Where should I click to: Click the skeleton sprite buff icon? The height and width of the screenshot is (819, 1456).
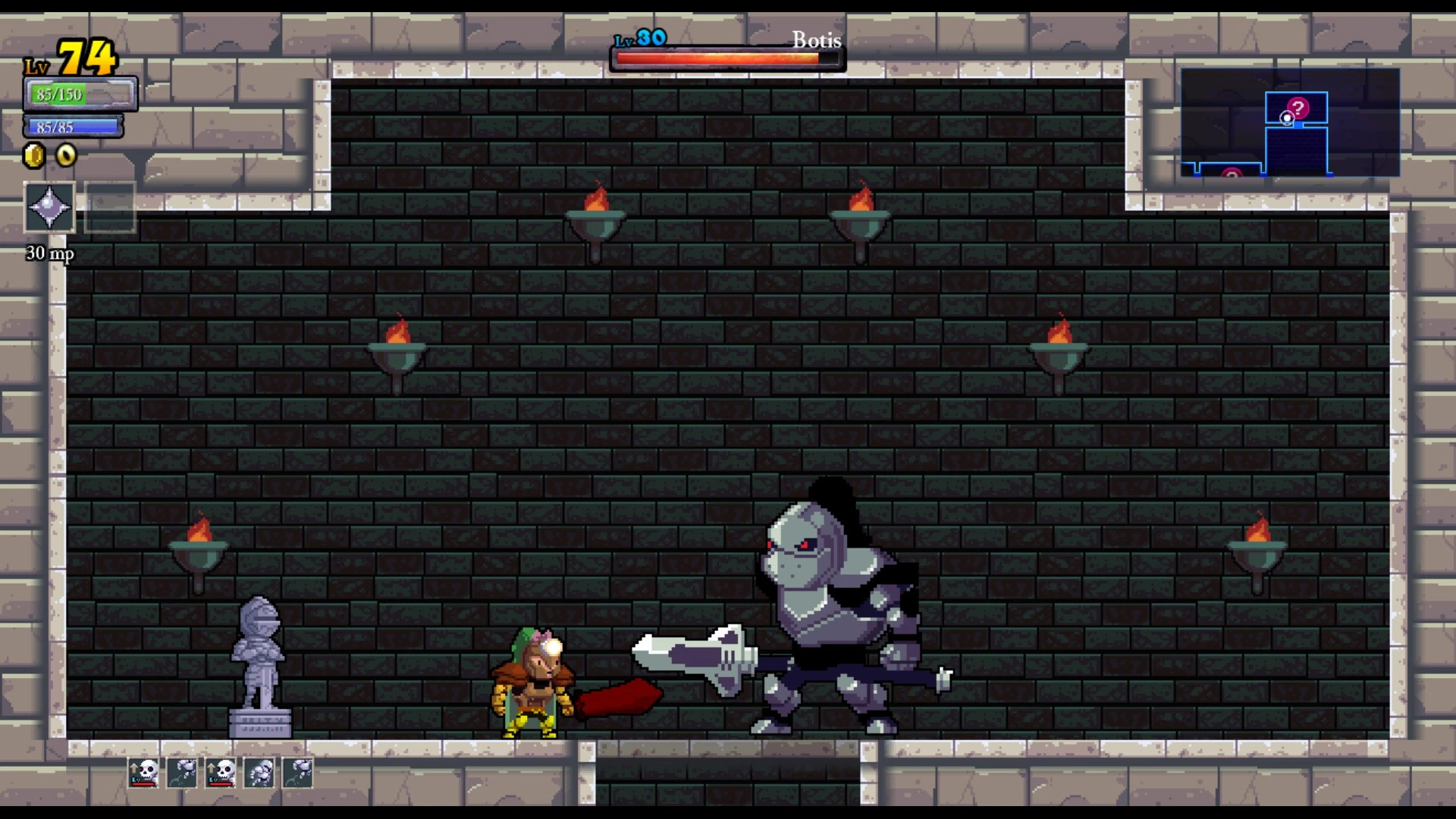[x=259, y=773]
